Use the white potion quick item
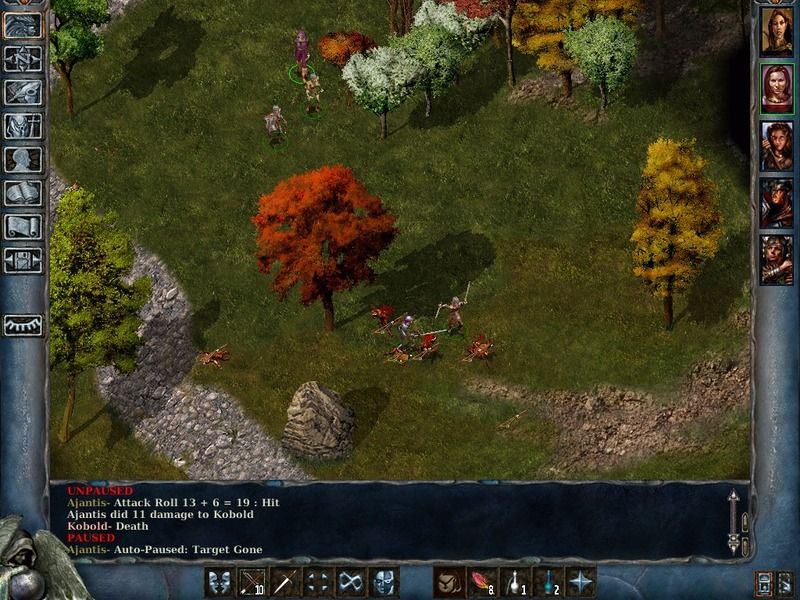The height and width of the screenshot is (600, 800). (x=515, y=581)
